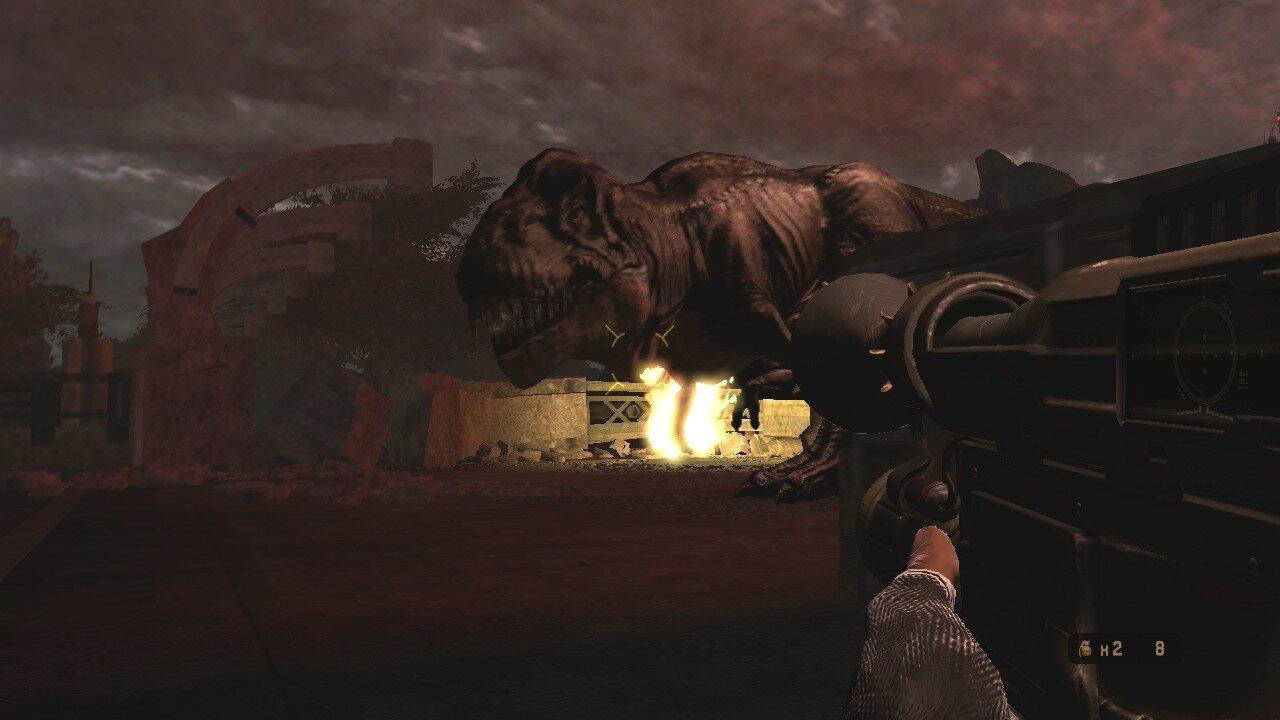Click the grenade icon in the ammo HUD
This screenshot has height=720, width=1280.
[x=1084, y=647]
